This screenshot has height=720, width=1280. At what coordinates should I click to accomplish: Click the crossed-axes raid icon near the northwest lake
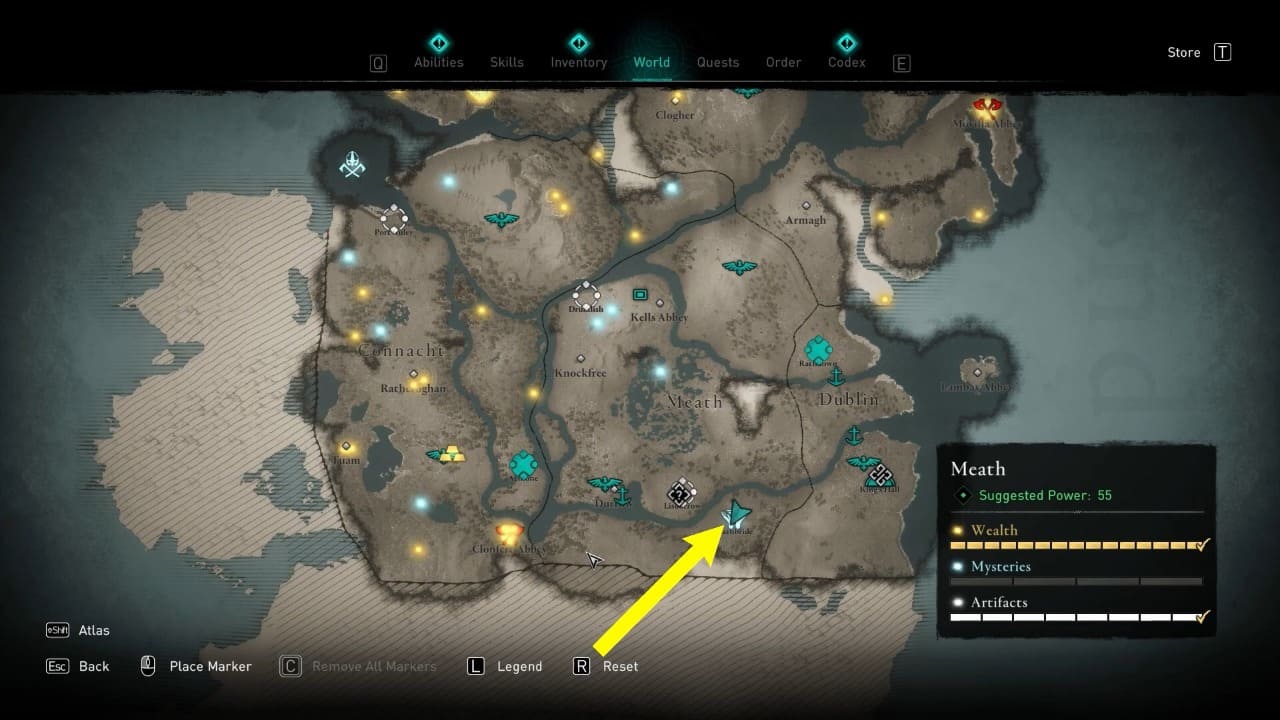click(351, 166)
